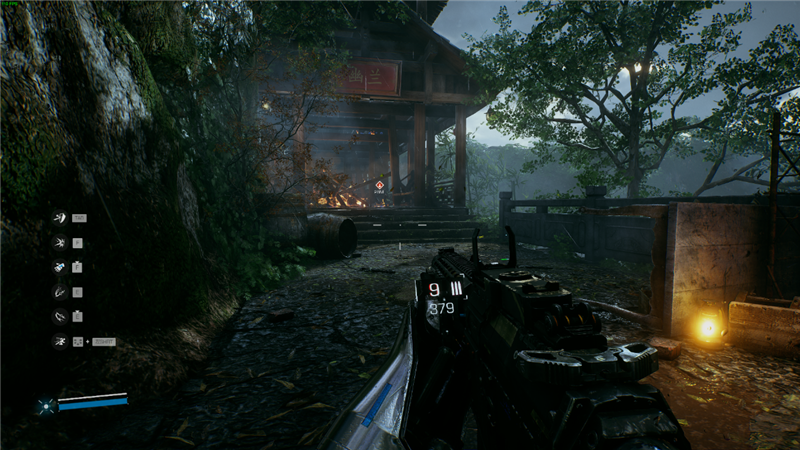Click the red diamond objective marker
Image resolution: width=800 pixels, height=450 pixels.
[379, 185]
